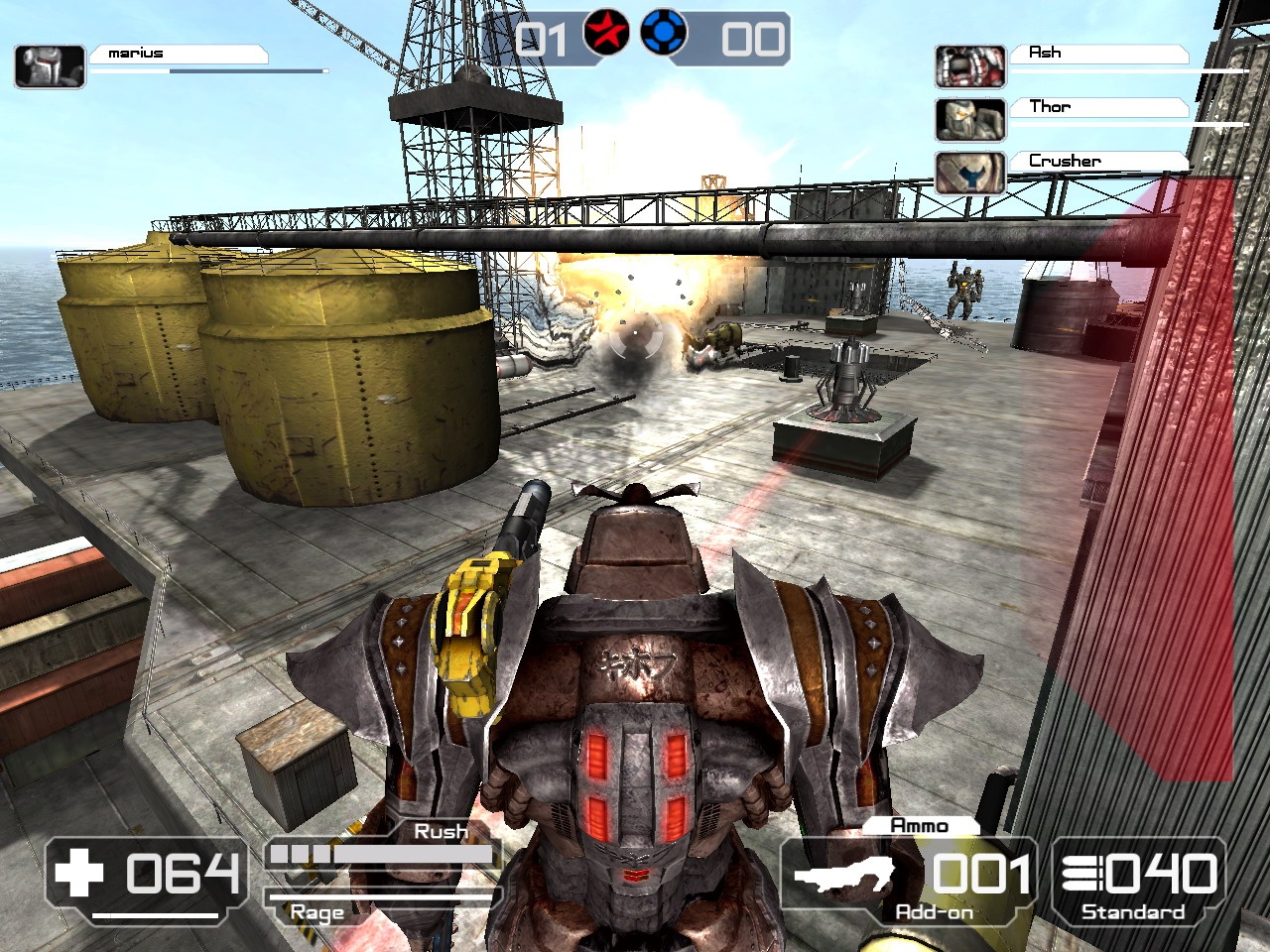The image size is (1270, 952).
Task: Click the white health cross icon
Action: point(79,874)
